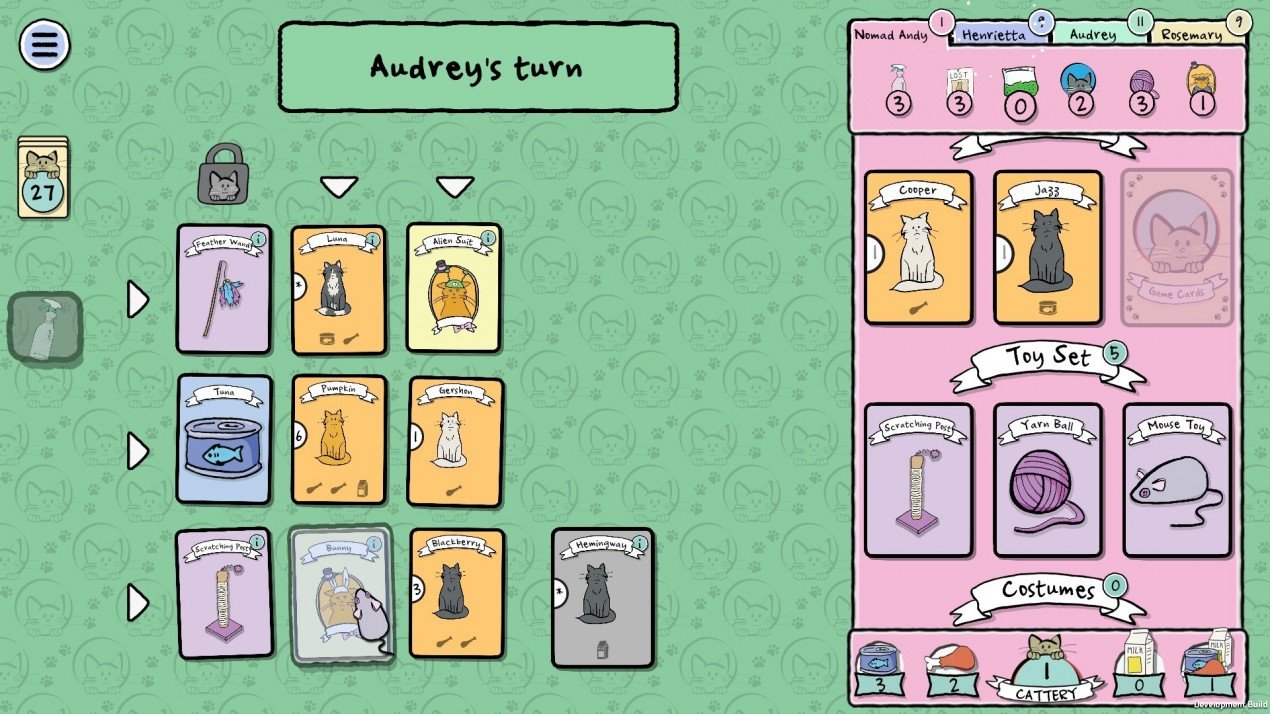Select the Tuna food card
Image resolution: width=1270 pixels, height=714 pixels.
click(x=224, y=439)
